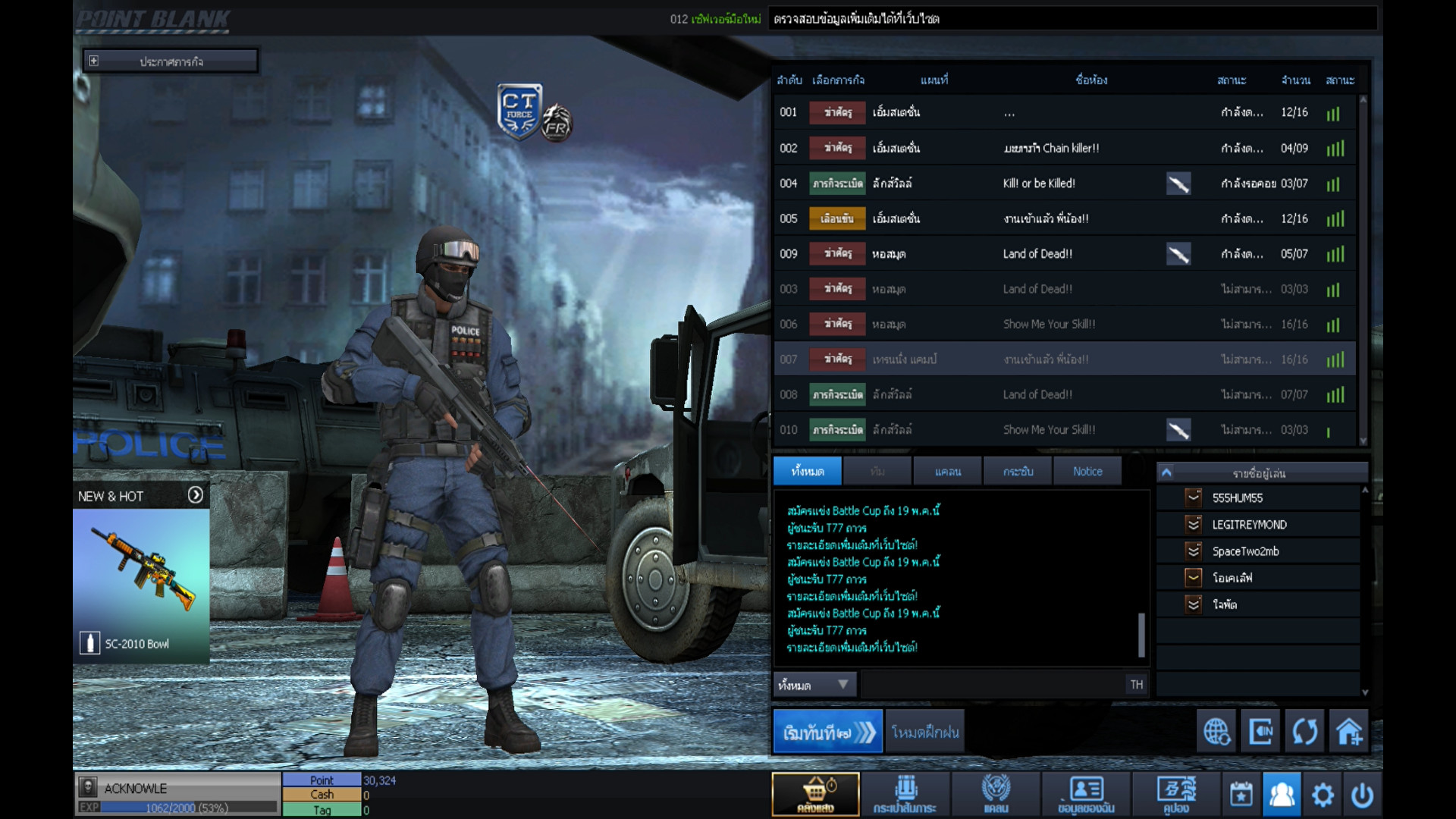Start quick match with blue arrow button
Image resolution: width=1456 pixels, height=819 pixels.
click(x=827, y=732)
